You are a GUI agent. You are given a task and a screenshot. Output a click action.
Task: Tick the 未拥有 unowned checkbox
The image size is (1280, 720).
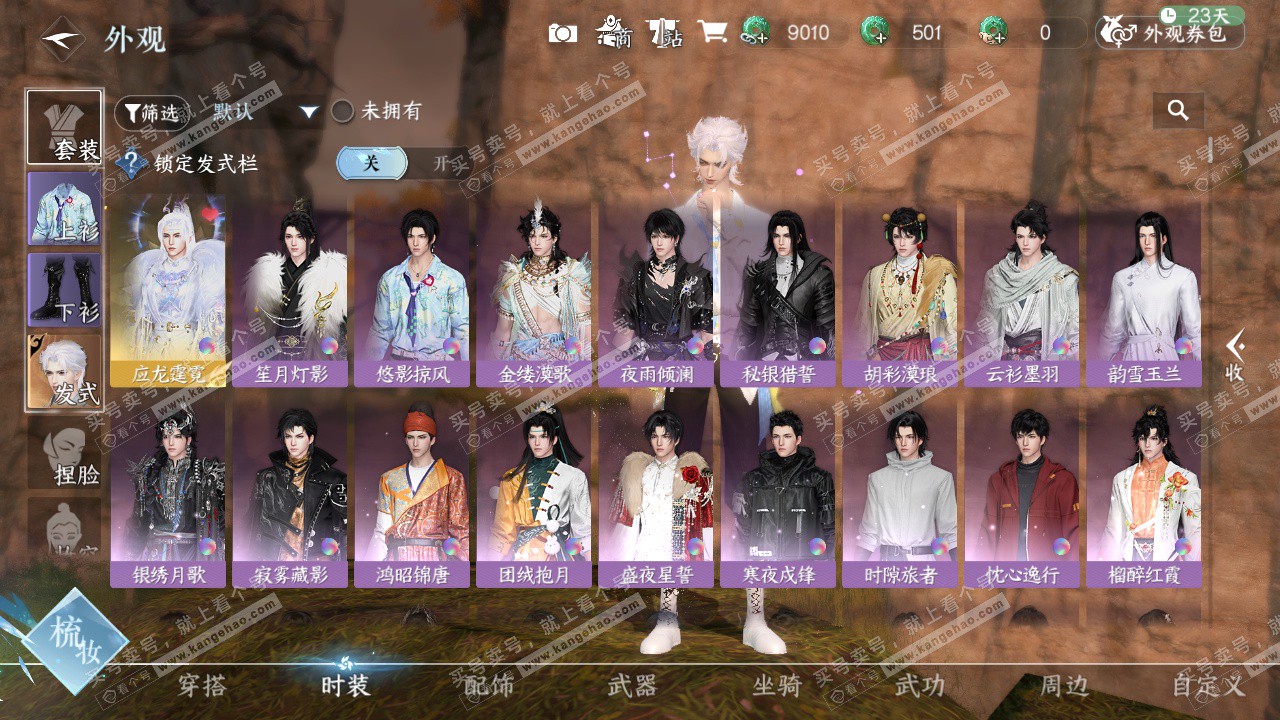click(x=343, y=112)
